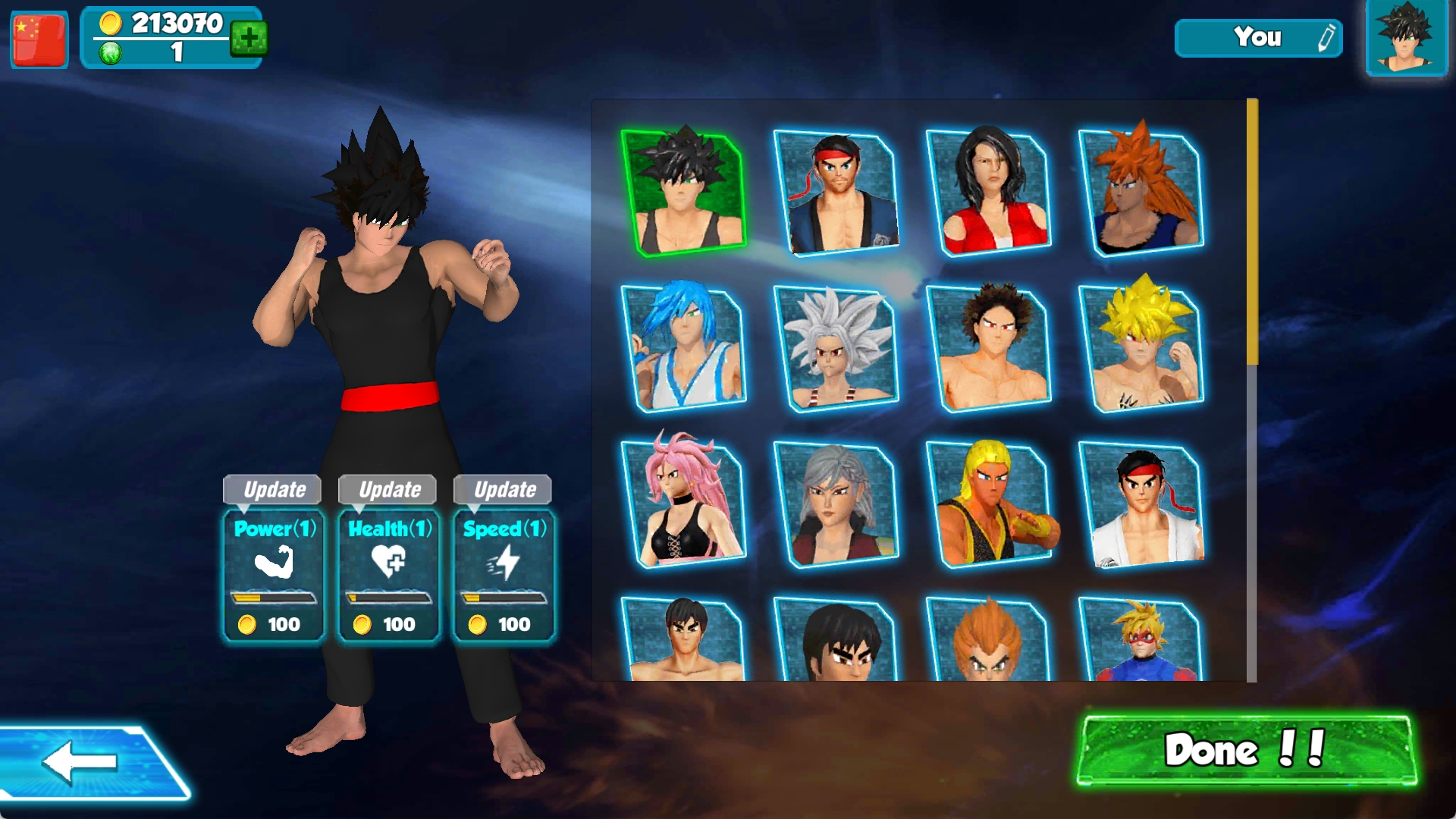Pick the masked blonde hero in blue suit

click(1141, 639)
